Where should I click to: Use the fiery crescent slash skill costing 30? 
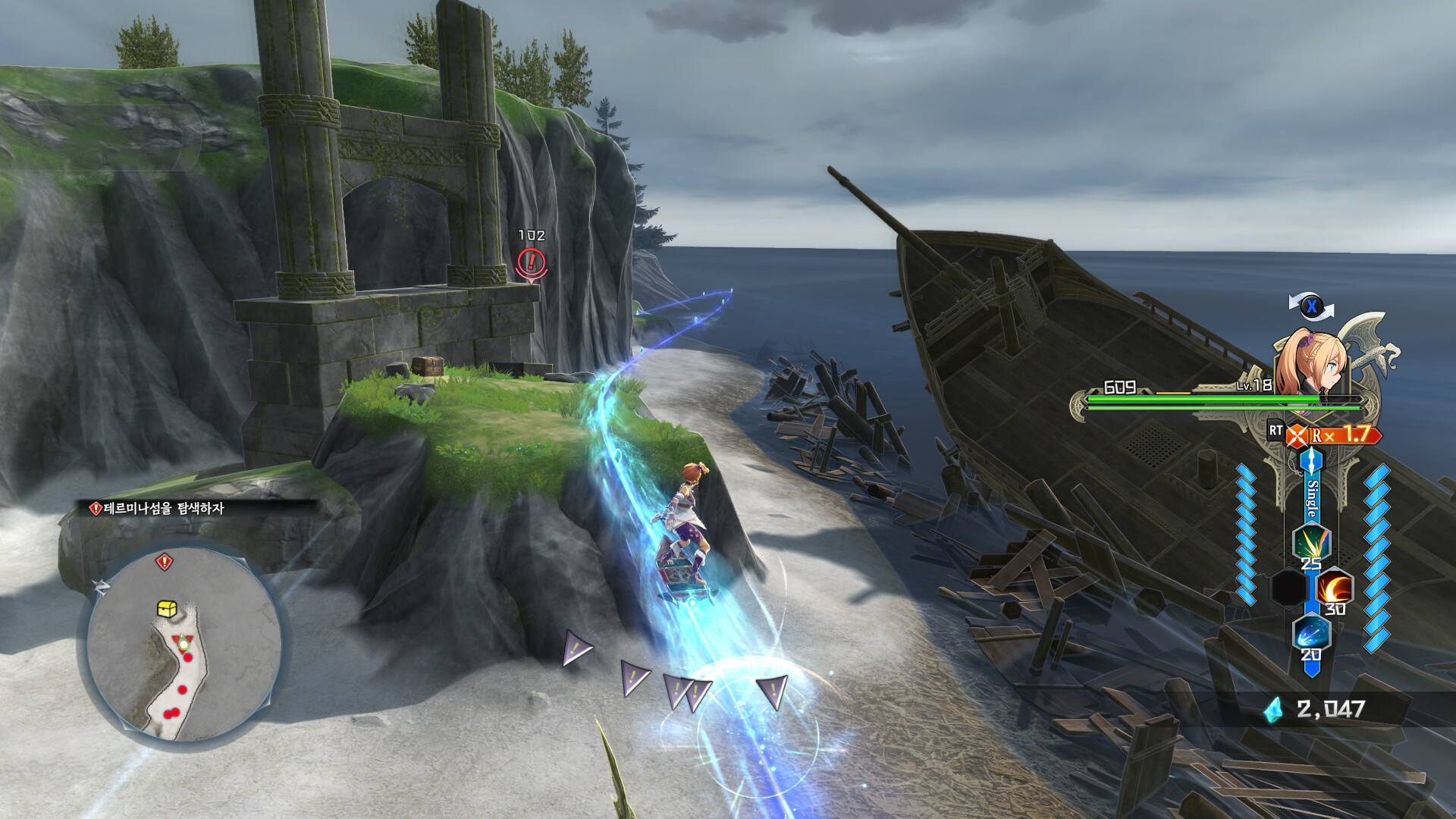pyautogui.click(x=1334, y=588)
